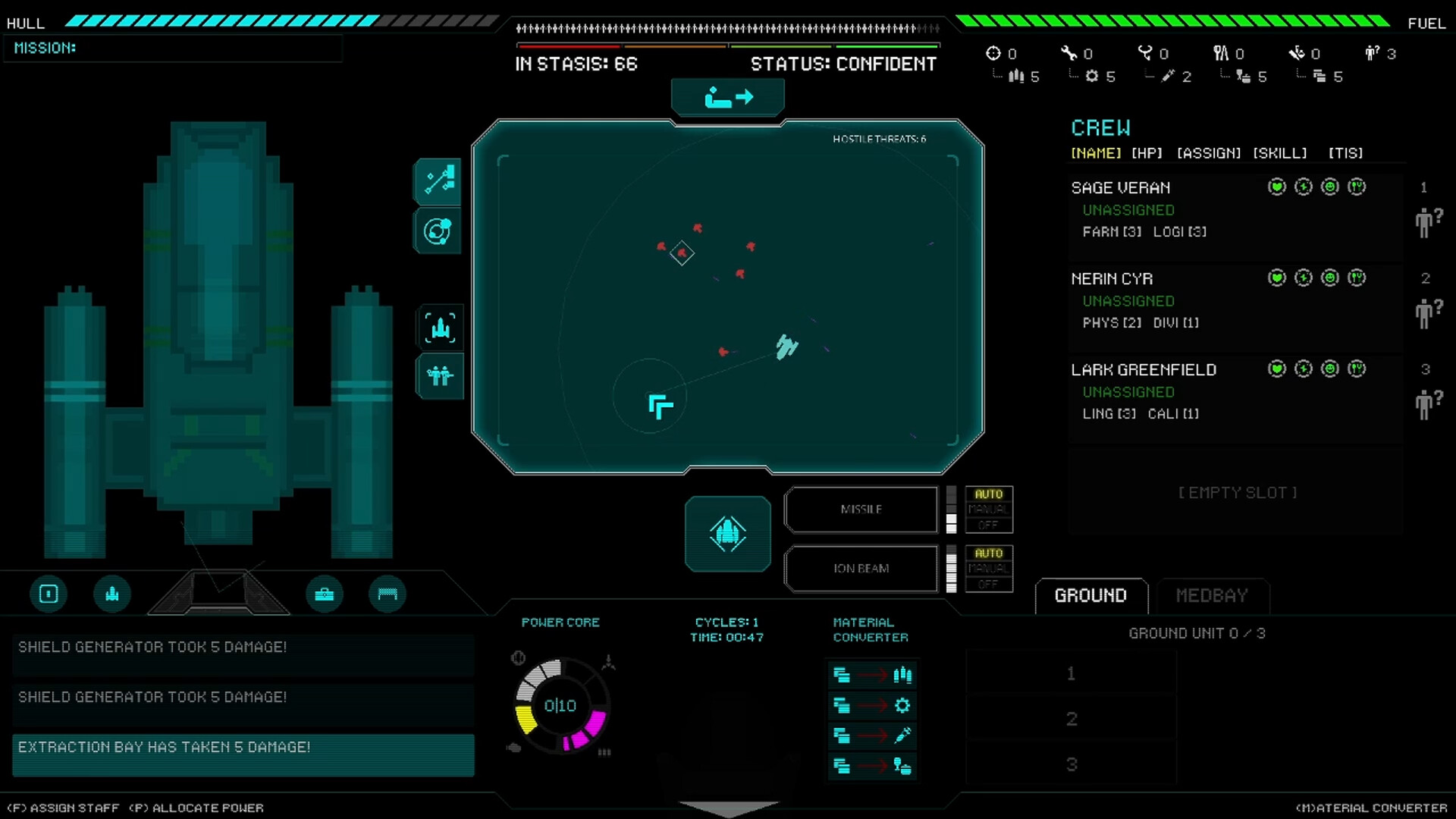
Task: Open the orbit/system view icon
Action: click(438, 231)
